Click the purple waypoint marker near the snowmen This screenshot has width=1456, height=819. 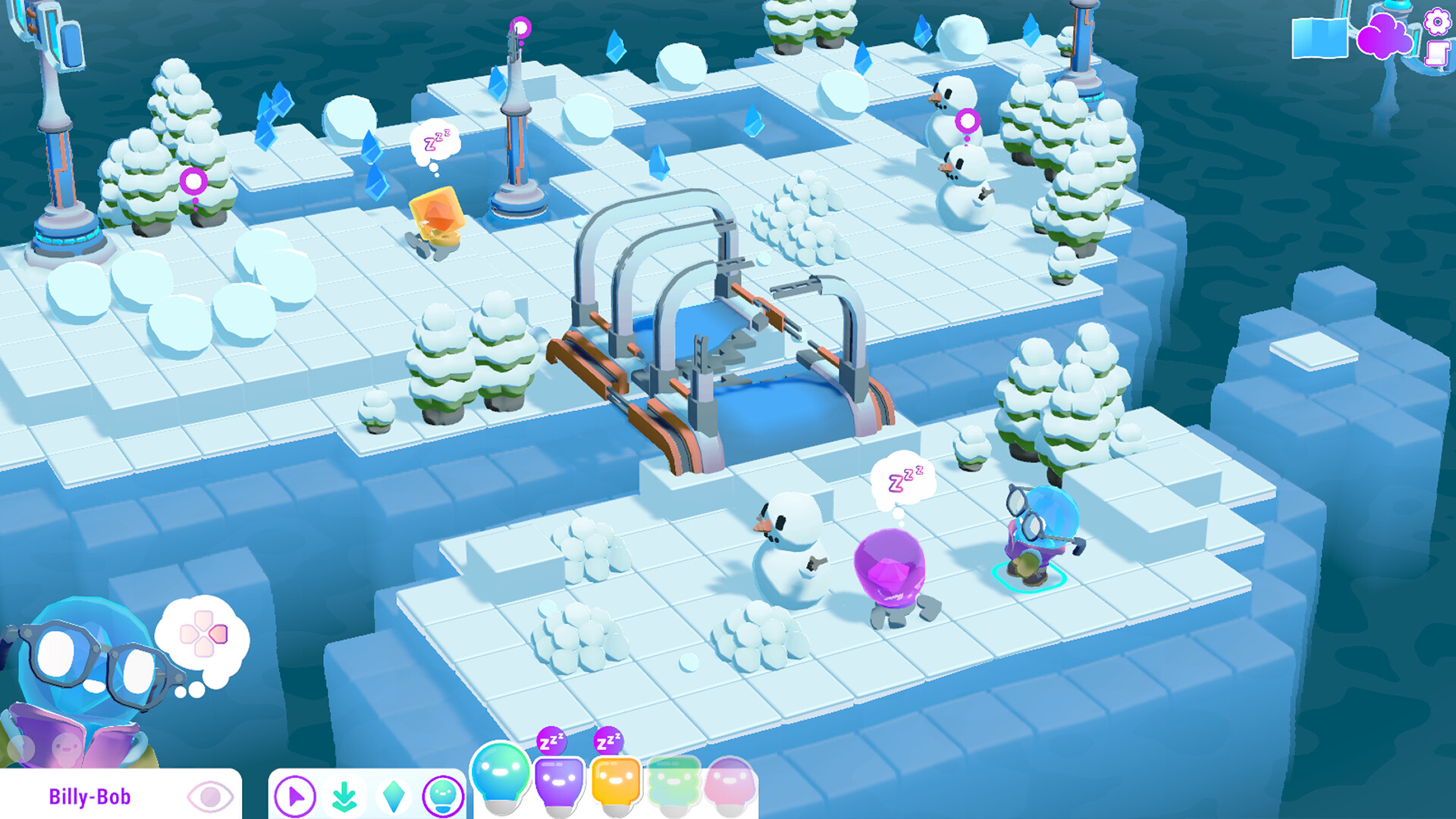coord(968,120)
